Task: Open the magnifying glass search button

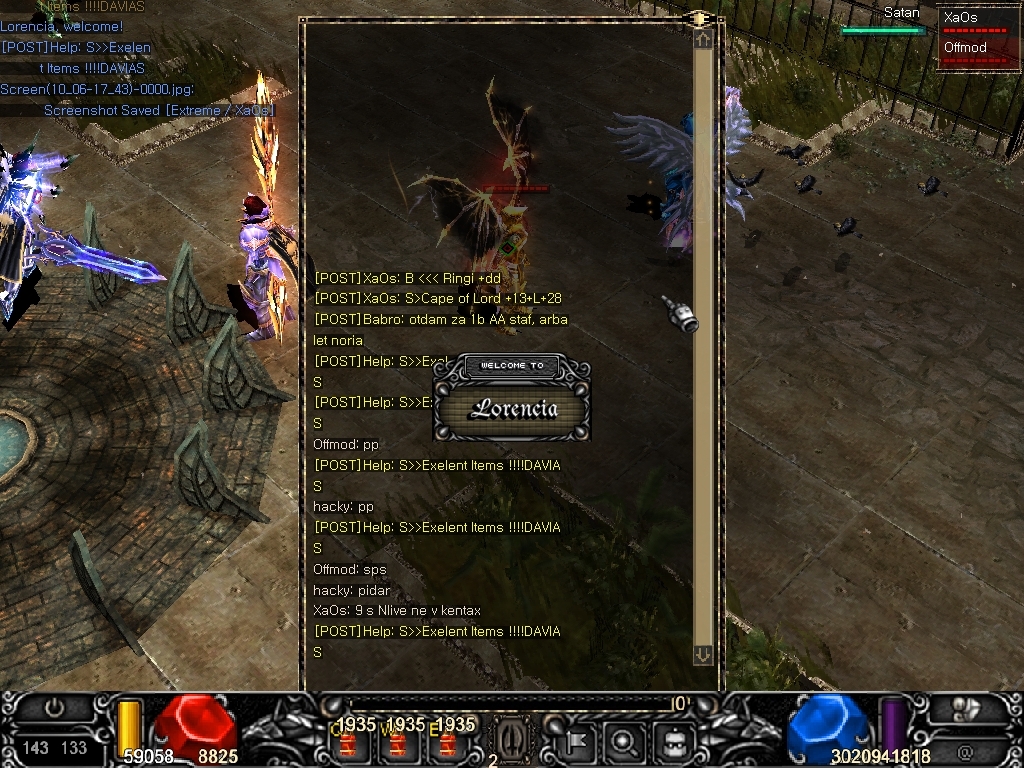Action: point(625,742)
